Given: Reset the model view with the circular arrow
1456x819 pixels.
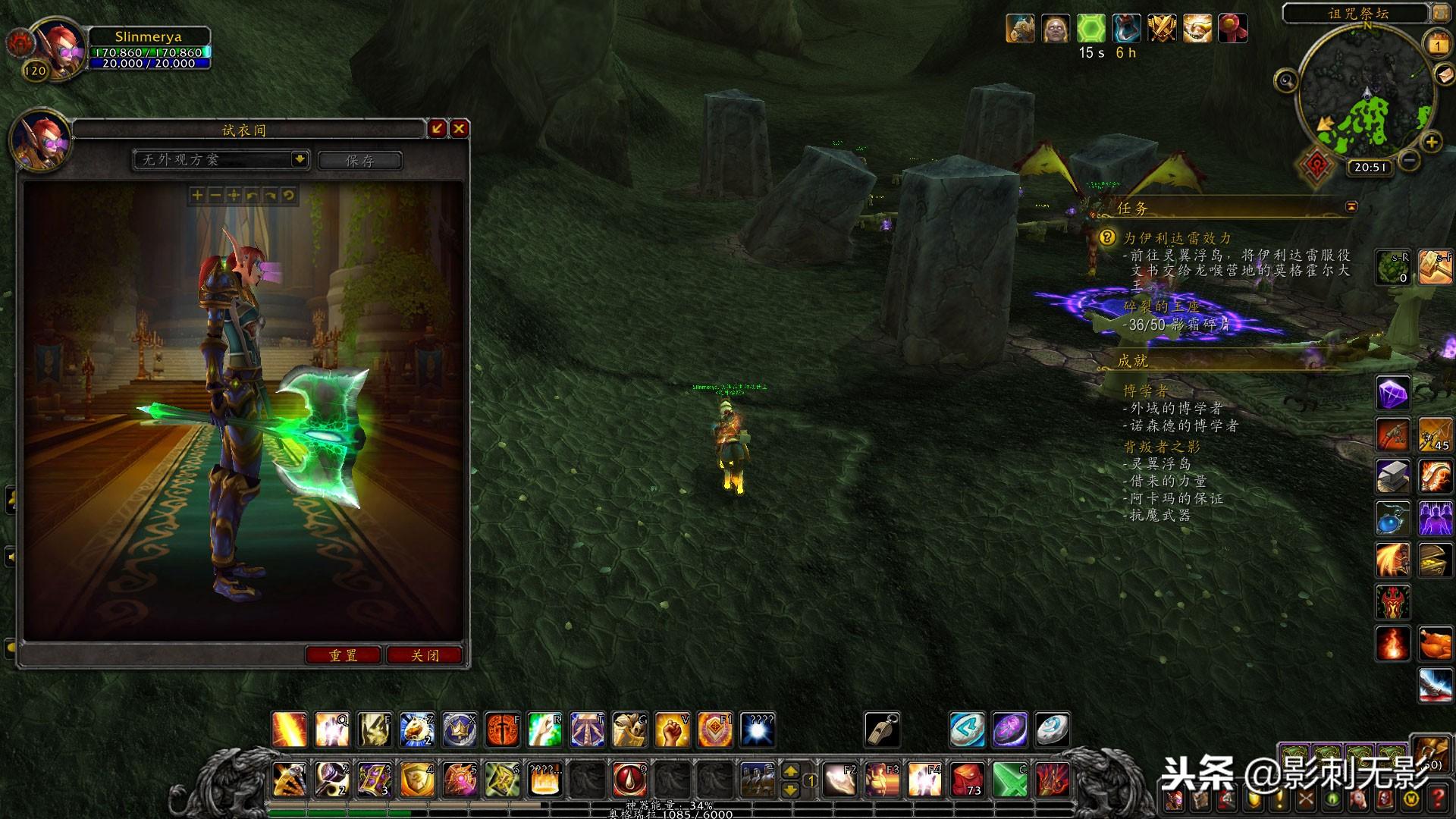Looking at the screenshot, I should click(288, 196).
